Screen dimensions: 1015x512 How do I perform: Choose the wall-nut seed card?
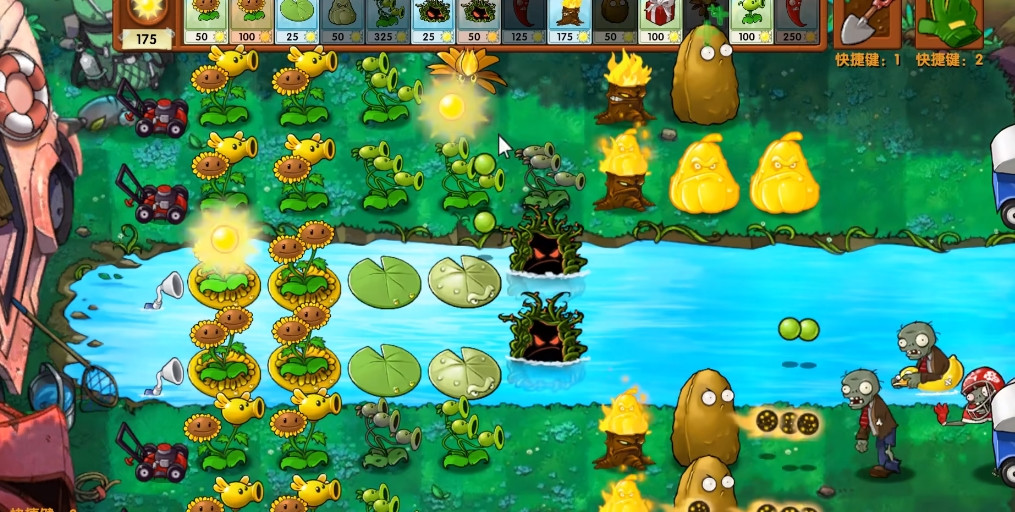(x=613, y=22)
